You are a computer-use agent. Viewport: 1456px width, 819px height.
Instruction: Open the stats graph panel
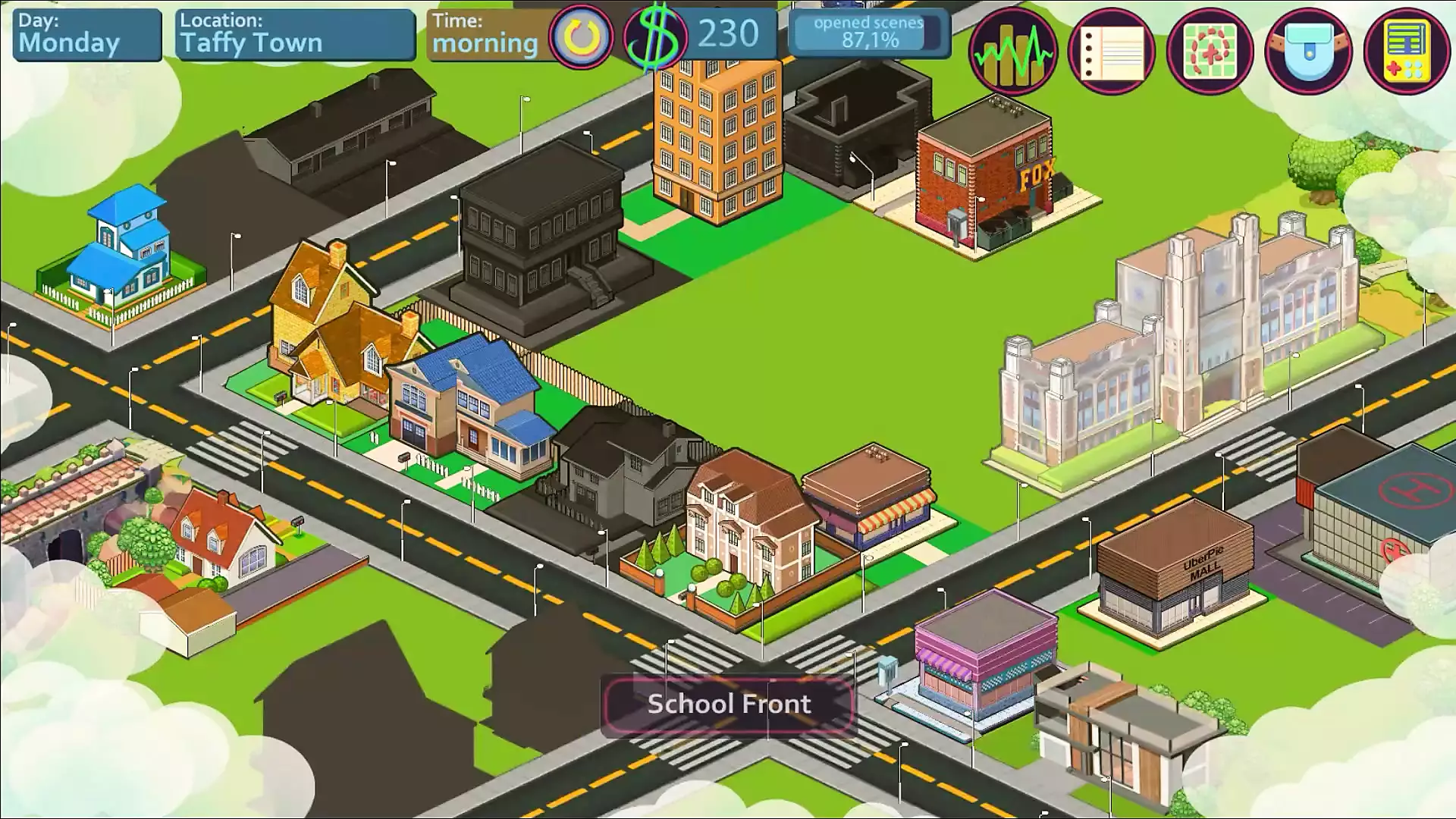pyautogui.click(x=1013, y=51)
